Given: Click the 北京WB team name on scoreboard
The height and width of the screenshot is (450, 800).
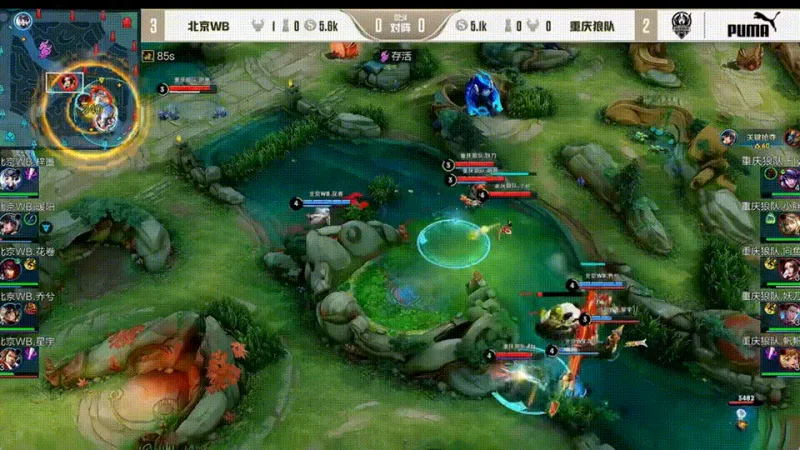Looking at the screenshot, I should (208, 26).
